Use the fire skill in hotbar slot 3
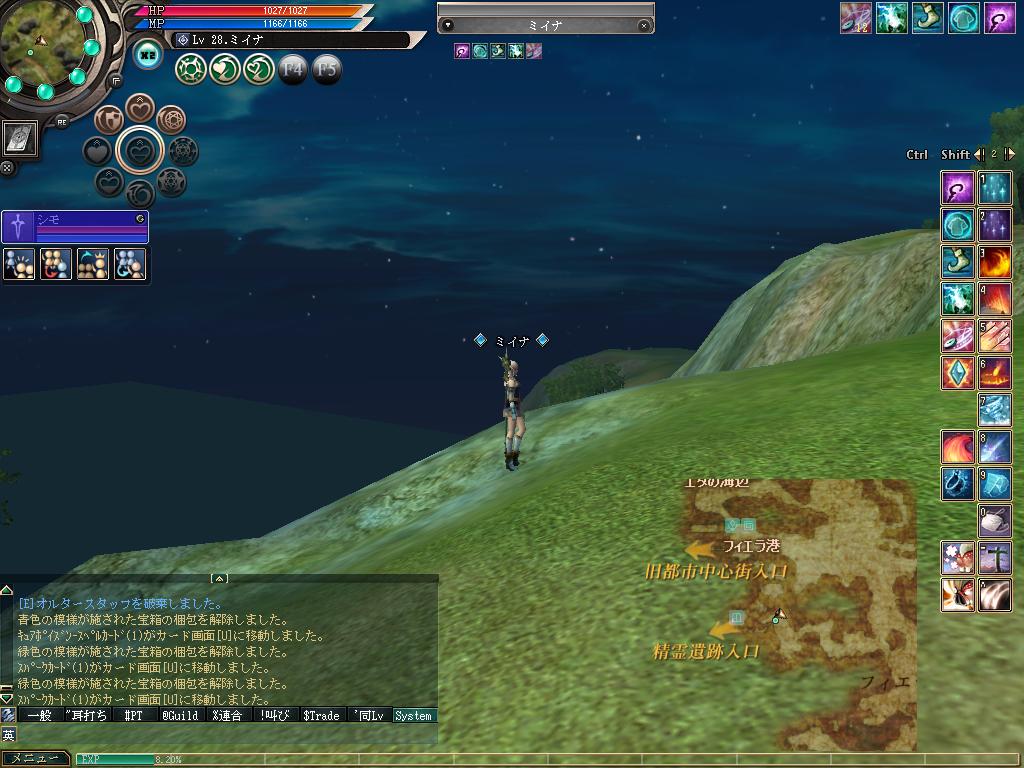 994,262
